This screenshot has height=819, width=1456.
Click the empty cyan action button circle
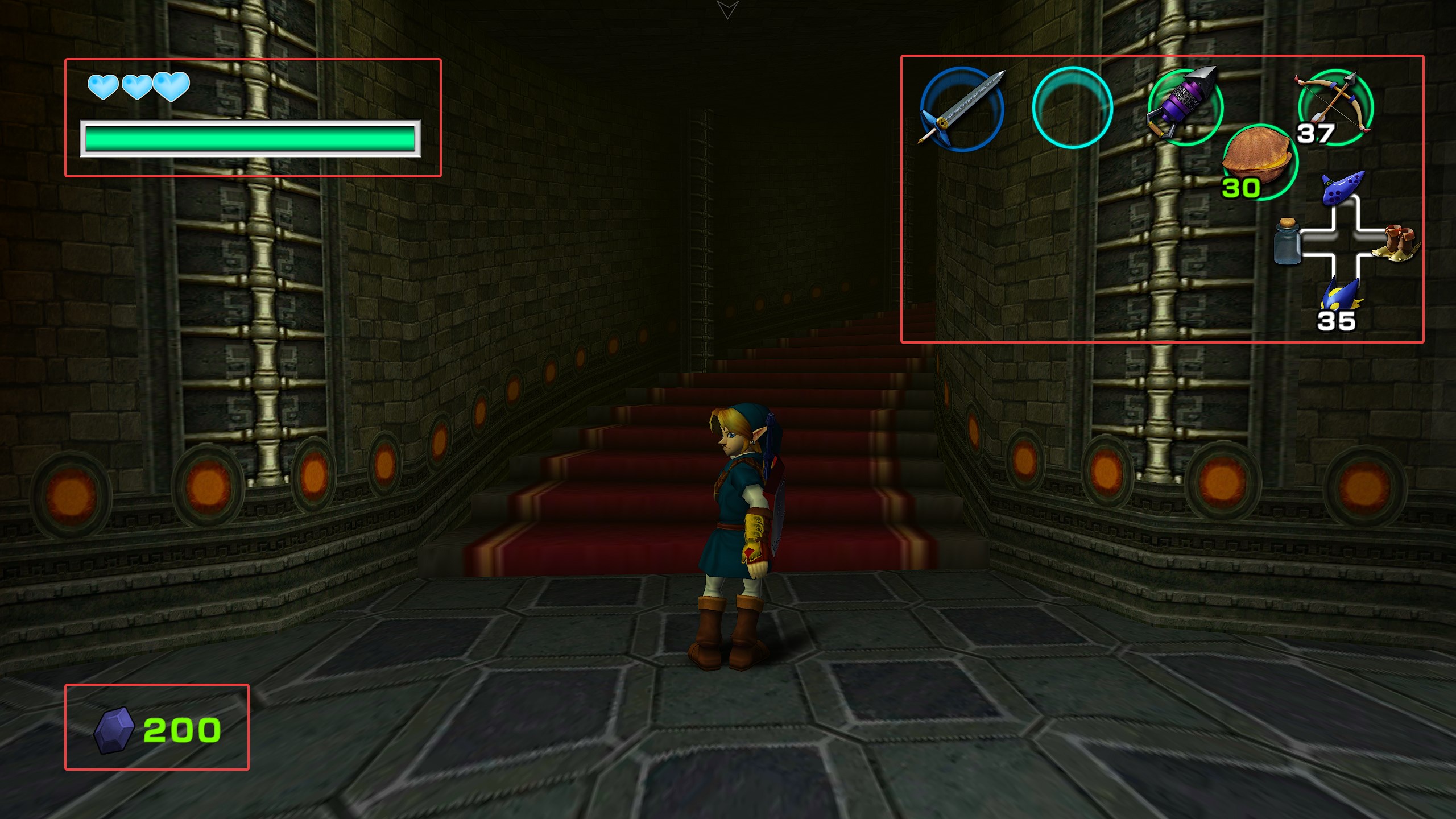1072,108
